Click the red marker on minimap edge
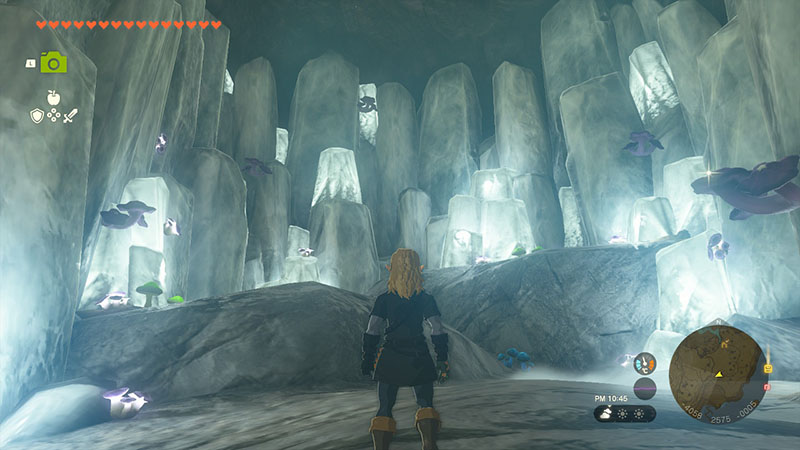Image resolution: width=800 pixels, height=450 pixels. pyautogui.click(x=766, y=386)
